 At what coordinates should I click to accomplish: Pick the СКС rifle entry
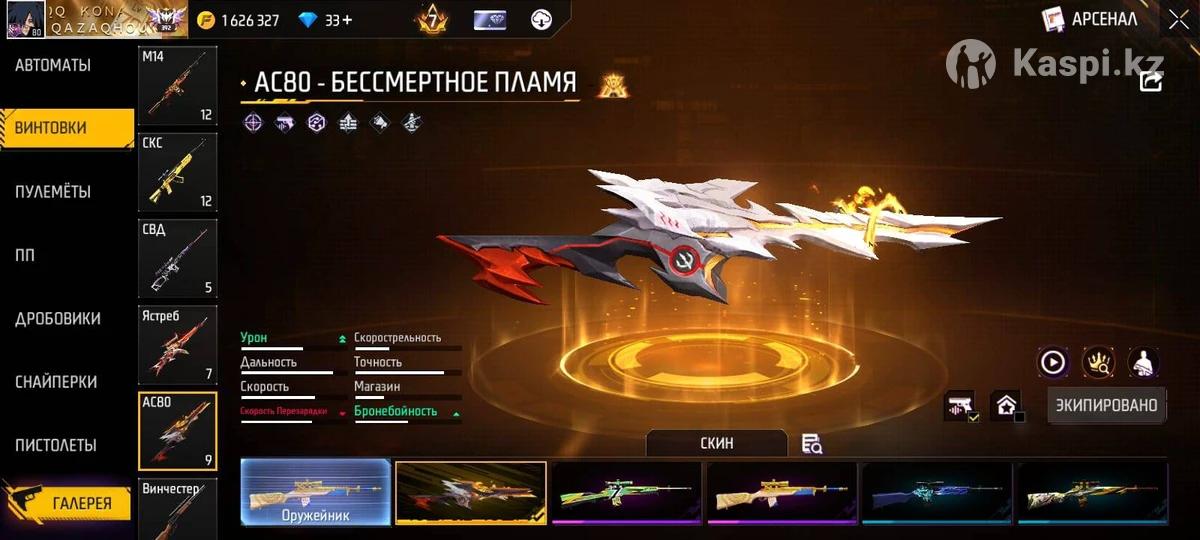pyautogui.click(x=177, y=171)
